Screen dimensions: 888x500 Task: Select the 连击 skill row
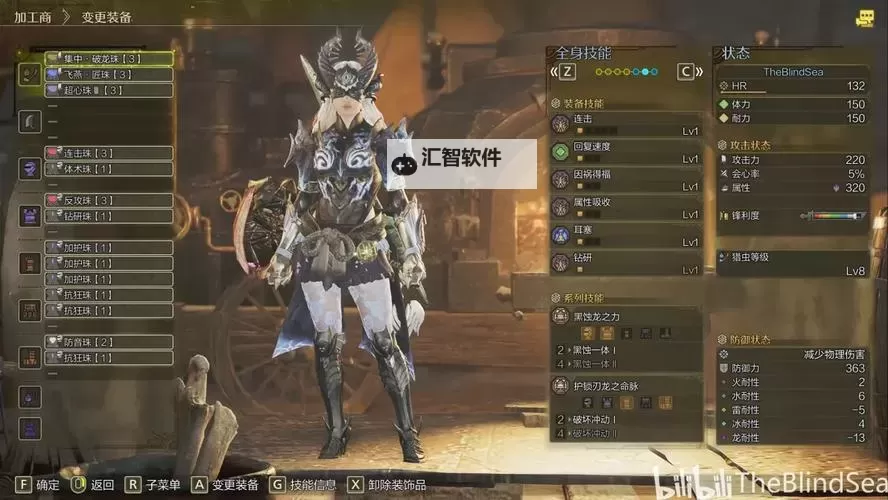click(x=626, y=123)
